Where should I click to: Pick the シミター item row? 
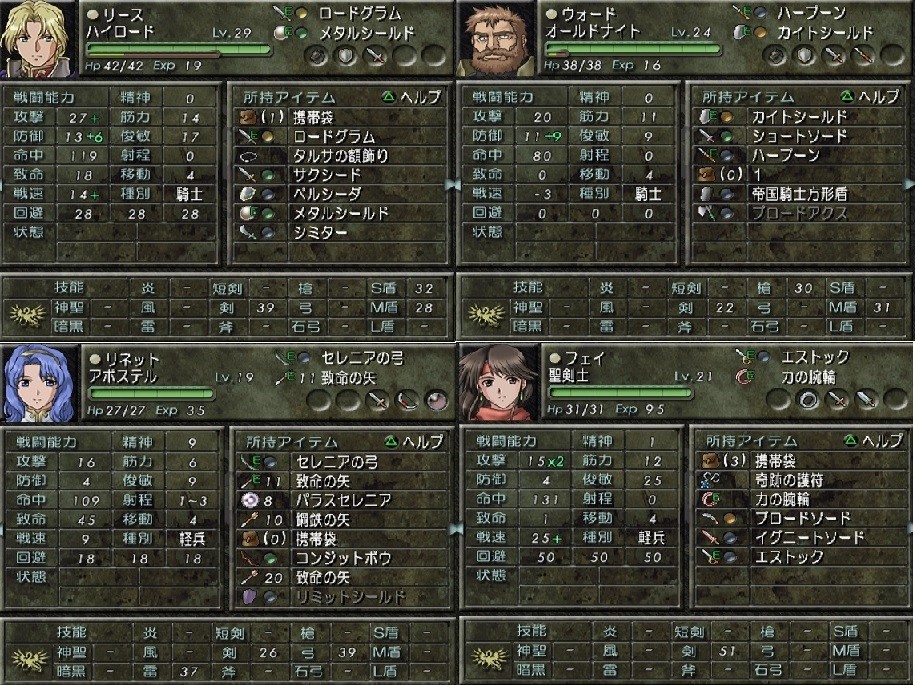pyautogui.click(x=320, y=232)
